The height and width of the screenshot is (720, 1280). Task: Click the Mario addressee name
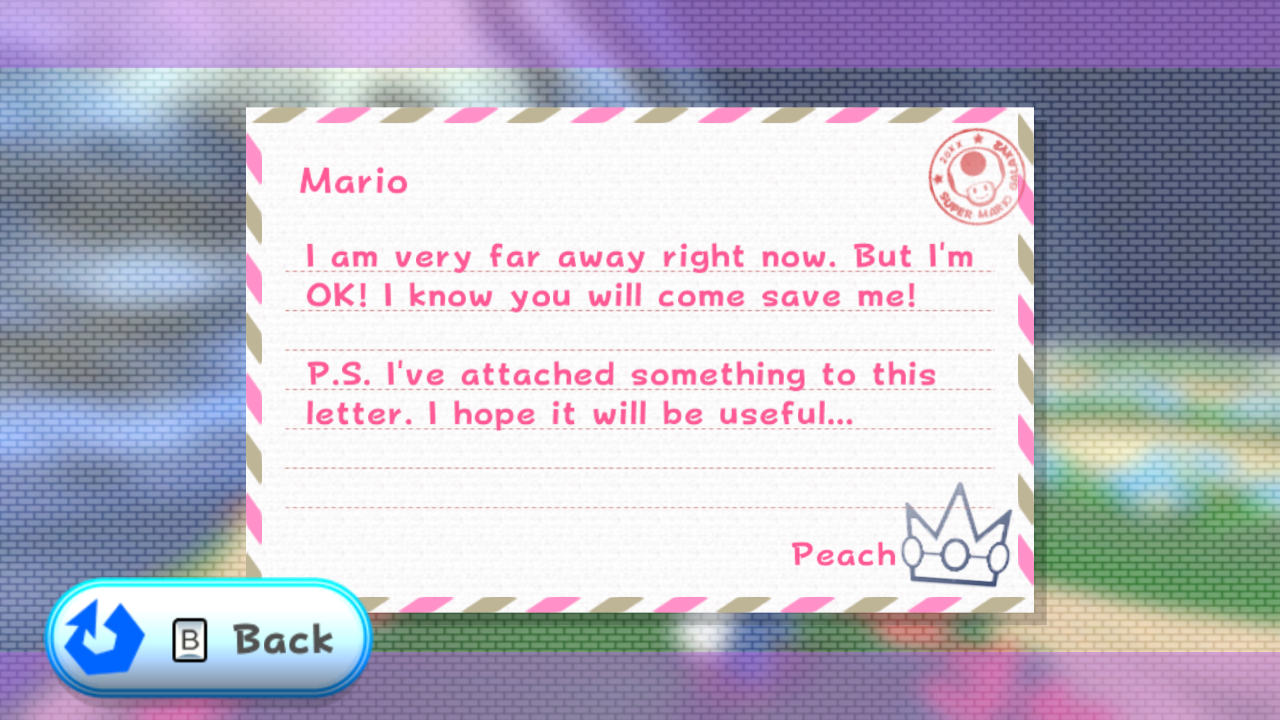point(353,181)
